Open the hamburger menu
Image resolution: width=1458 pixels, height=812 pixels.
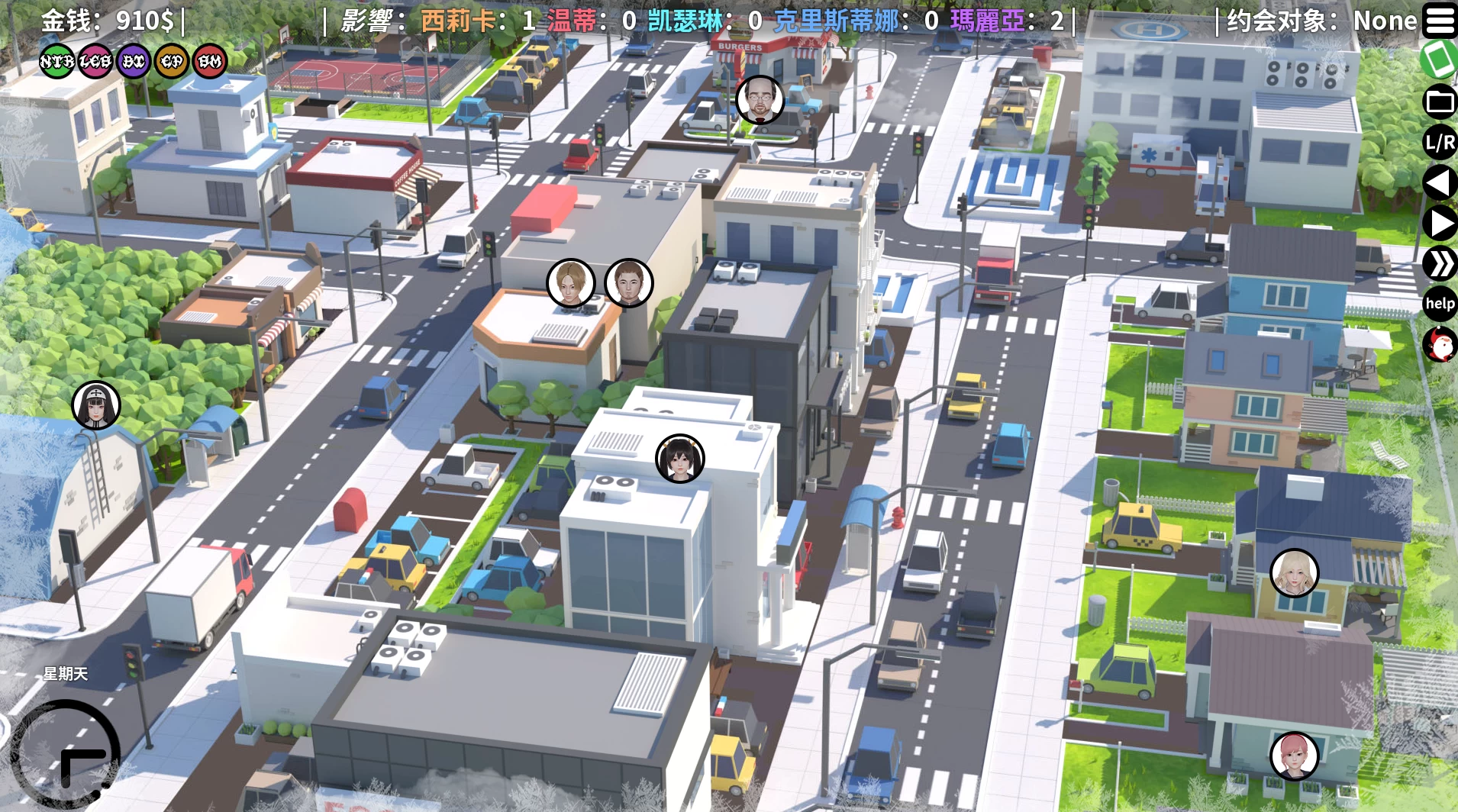[x=1440, y=21]
